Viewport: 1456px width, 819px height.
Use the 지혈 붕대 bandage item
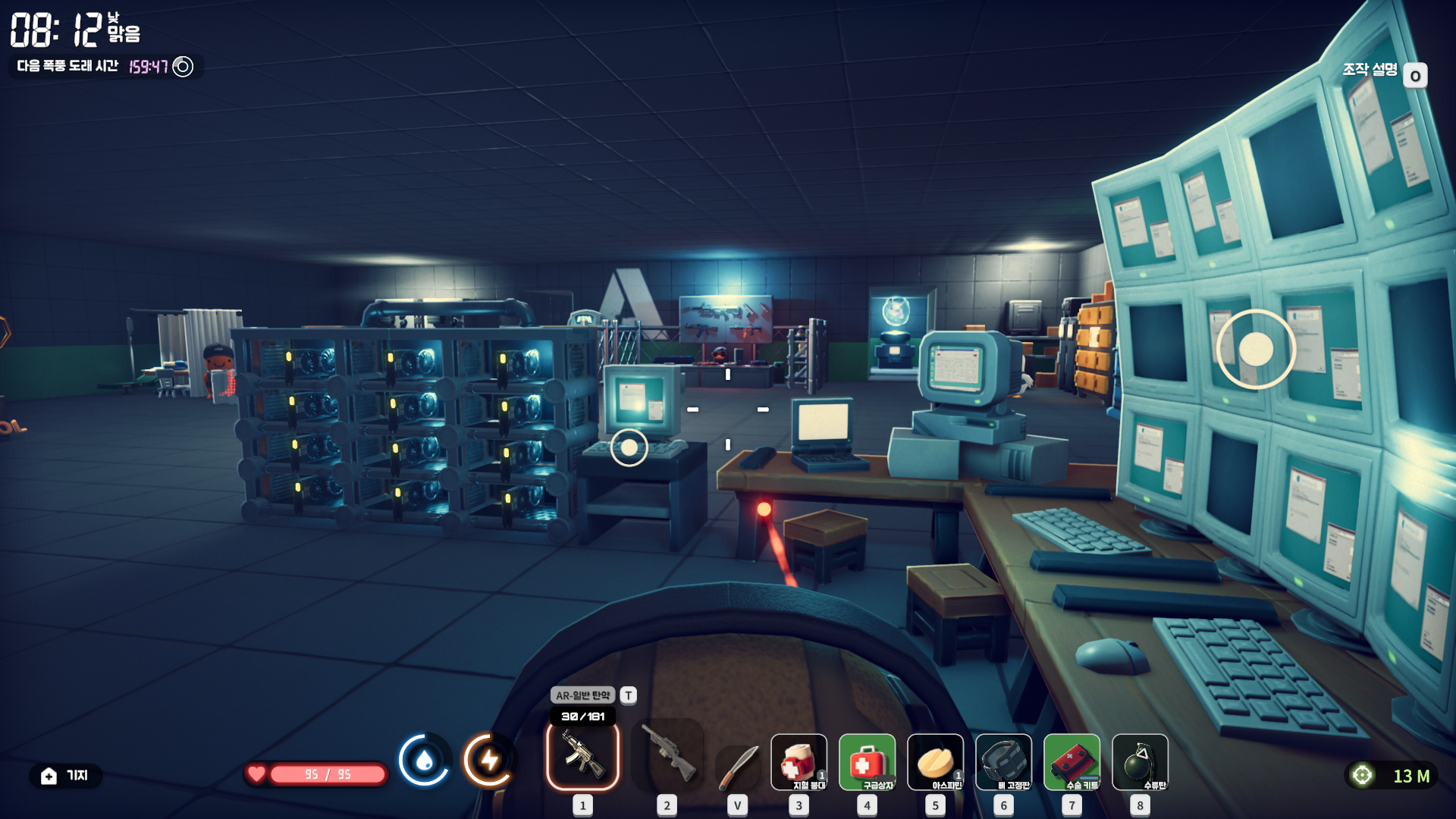click(x=799, y=762)
